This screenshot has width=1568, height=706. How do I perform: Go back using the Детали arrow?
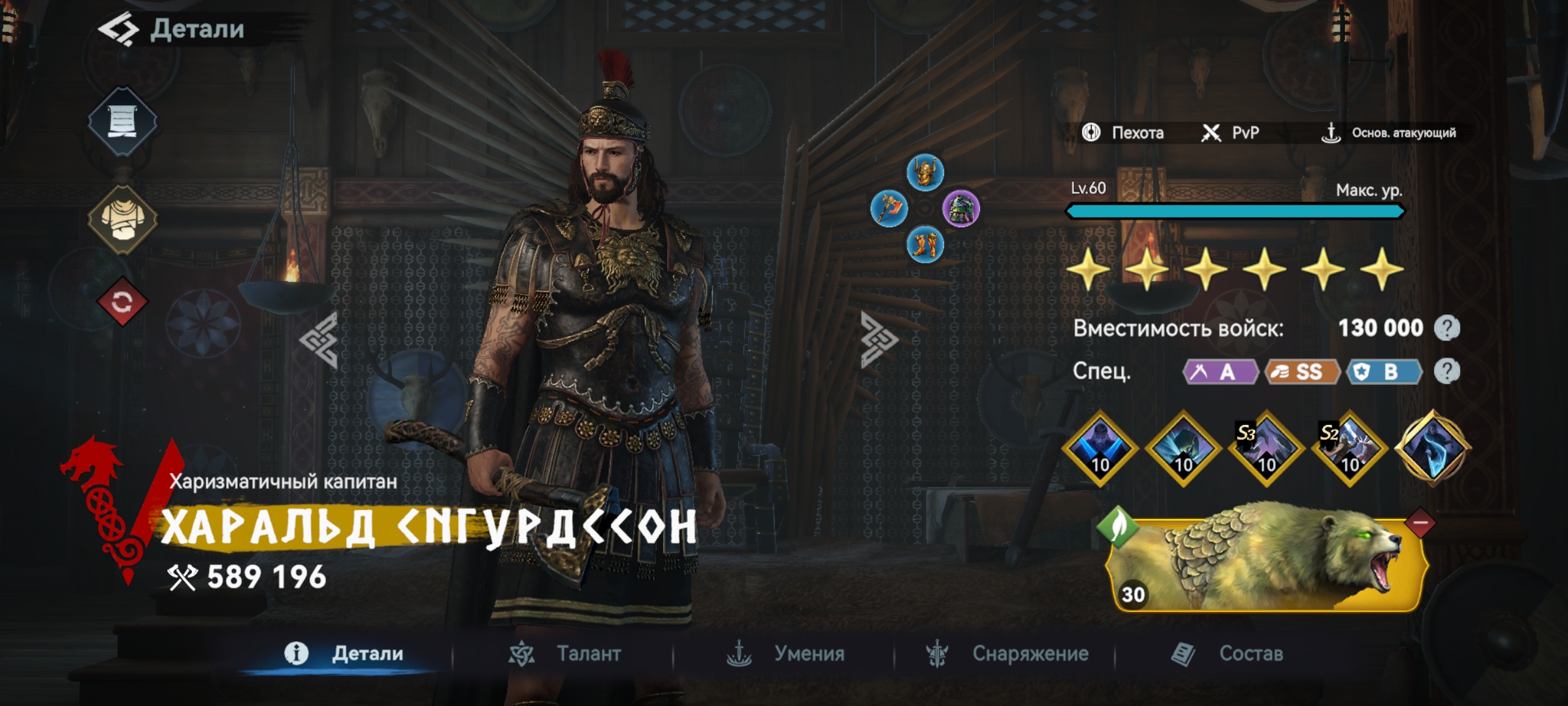(119, 29)
